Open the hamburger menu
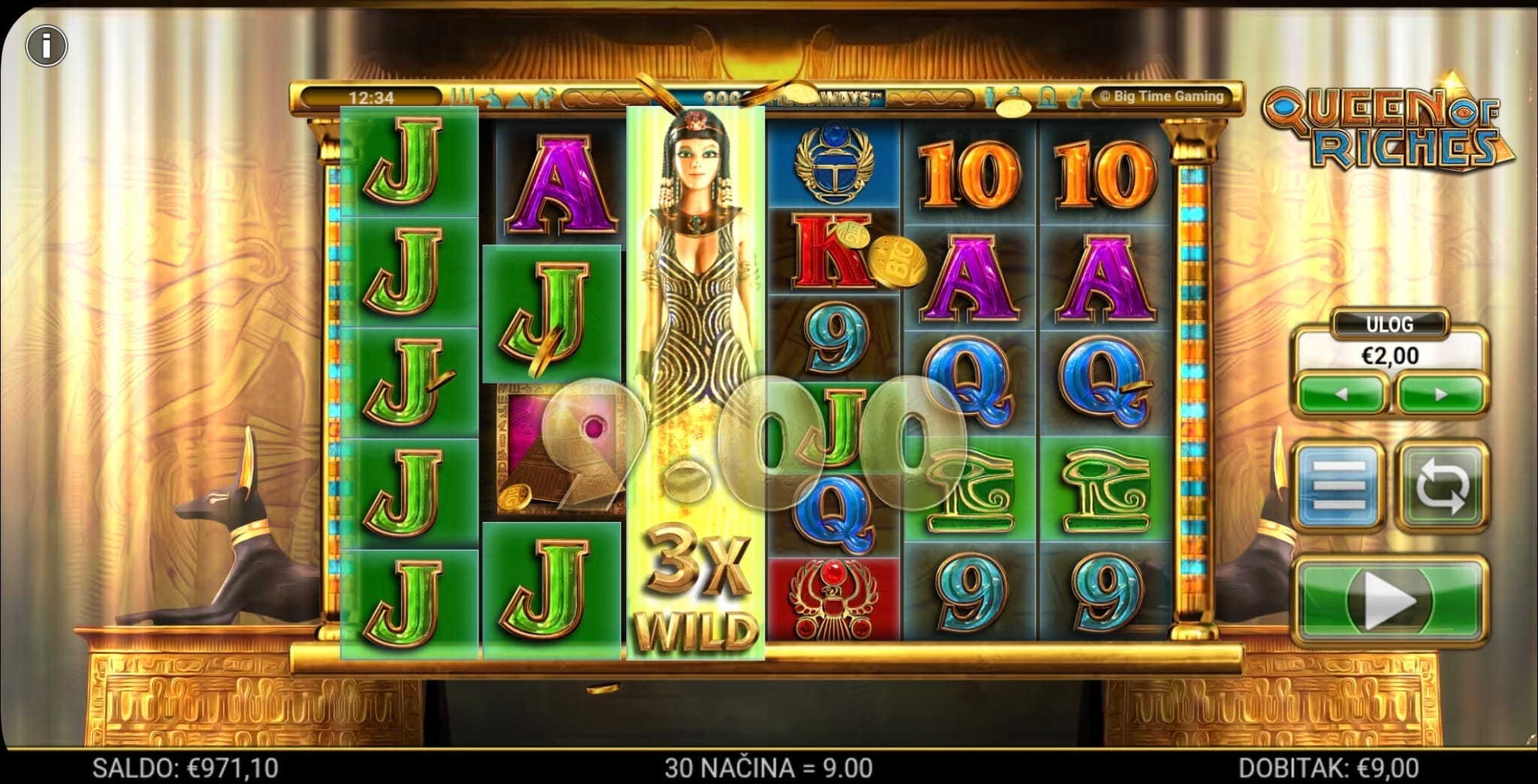This screenshot has width=1538, height=784. coord(1340,486)
